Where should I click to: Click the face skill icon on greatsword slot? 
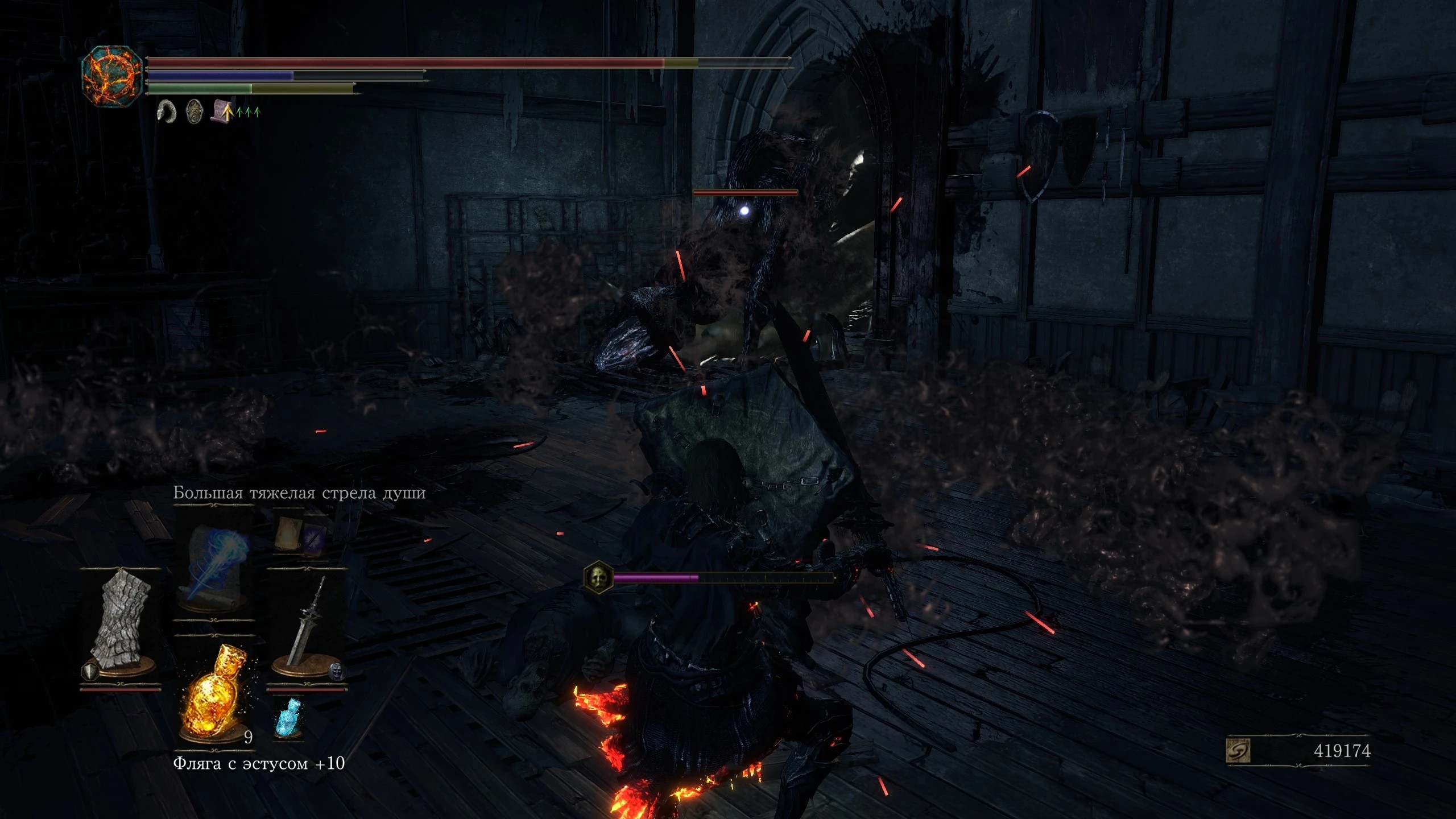click(337, 671)
